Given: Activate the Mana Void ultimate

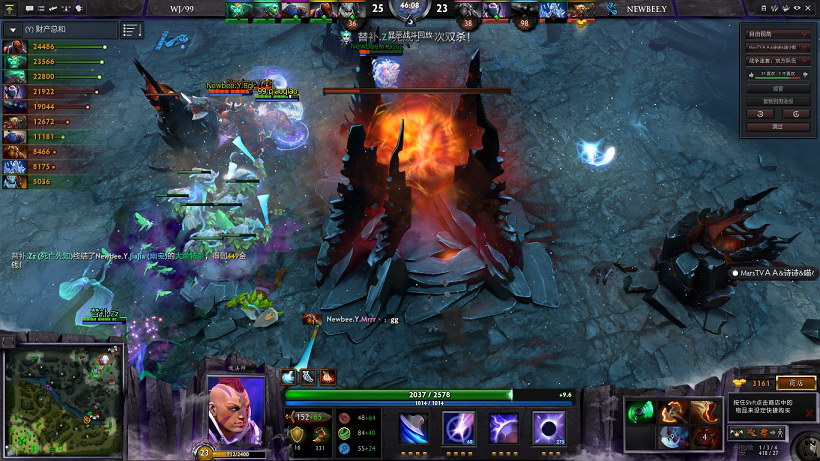Looking at the screenshot, I should click(547, 427).
